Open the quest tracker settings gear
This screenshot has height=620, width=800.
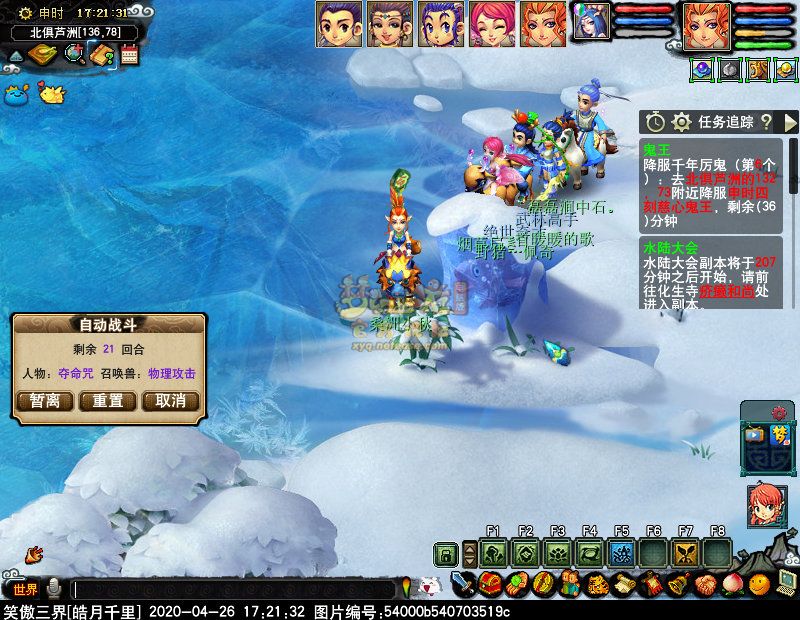pos(682,122)
